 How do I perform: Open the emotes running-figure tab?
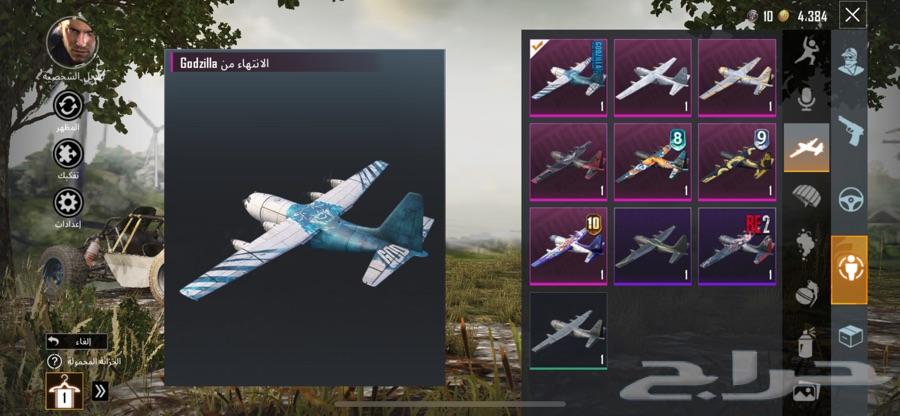806,54
